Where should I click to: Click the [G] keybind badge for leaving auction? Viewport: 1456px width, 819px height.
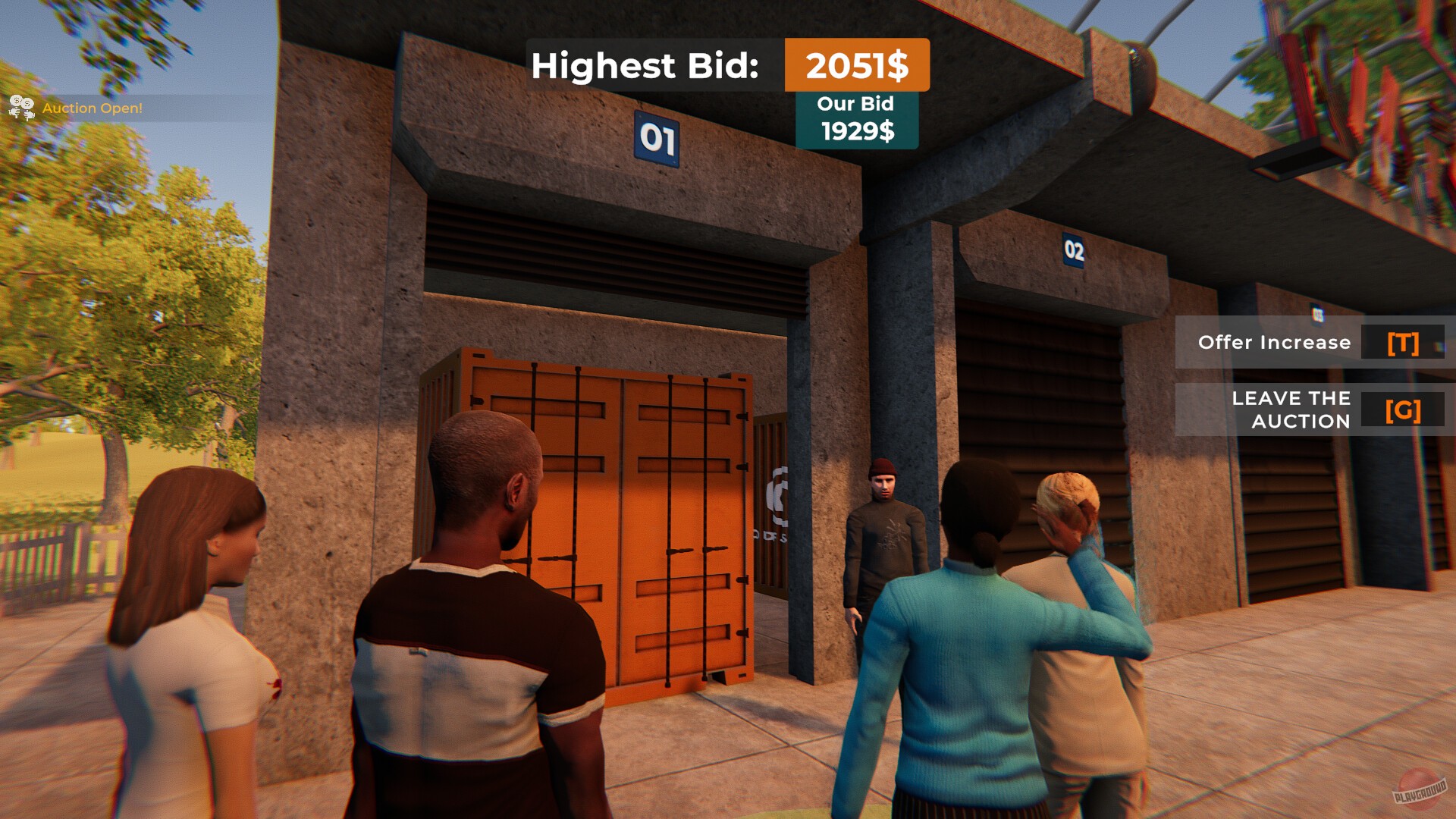[x=1404, y=409]
